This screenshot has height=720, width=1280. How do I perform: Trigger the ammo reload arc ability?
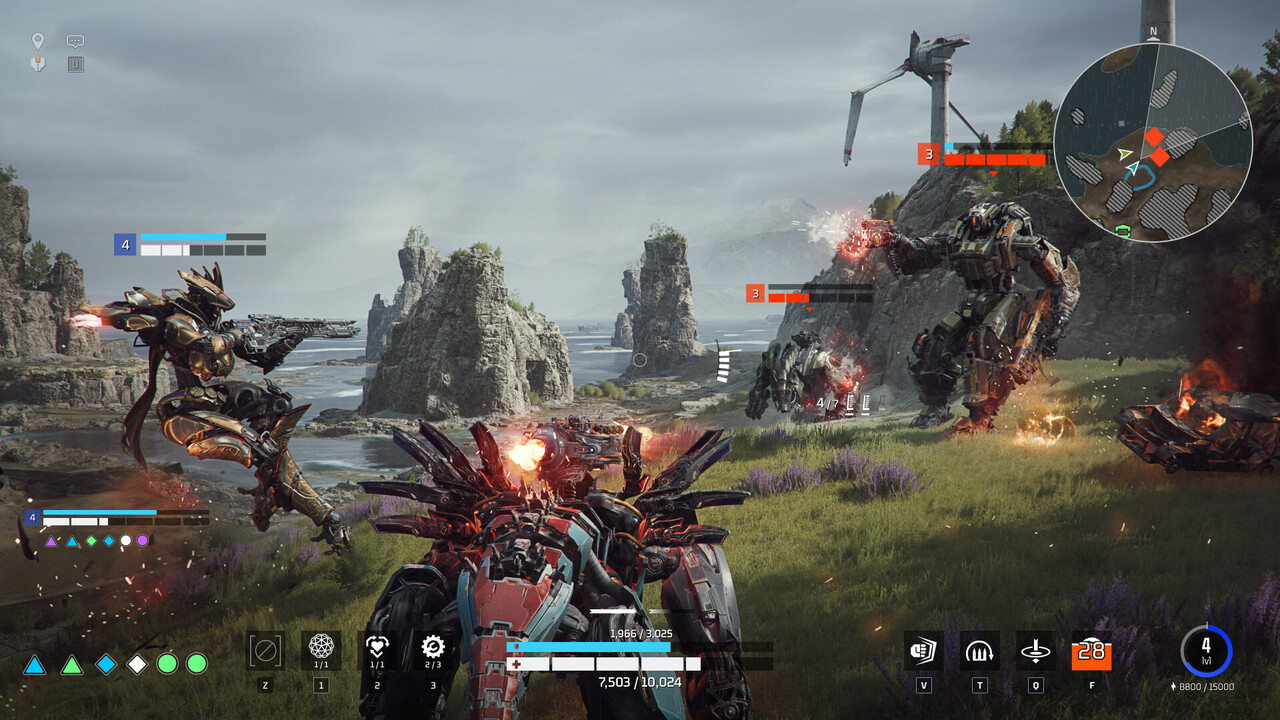979,651
